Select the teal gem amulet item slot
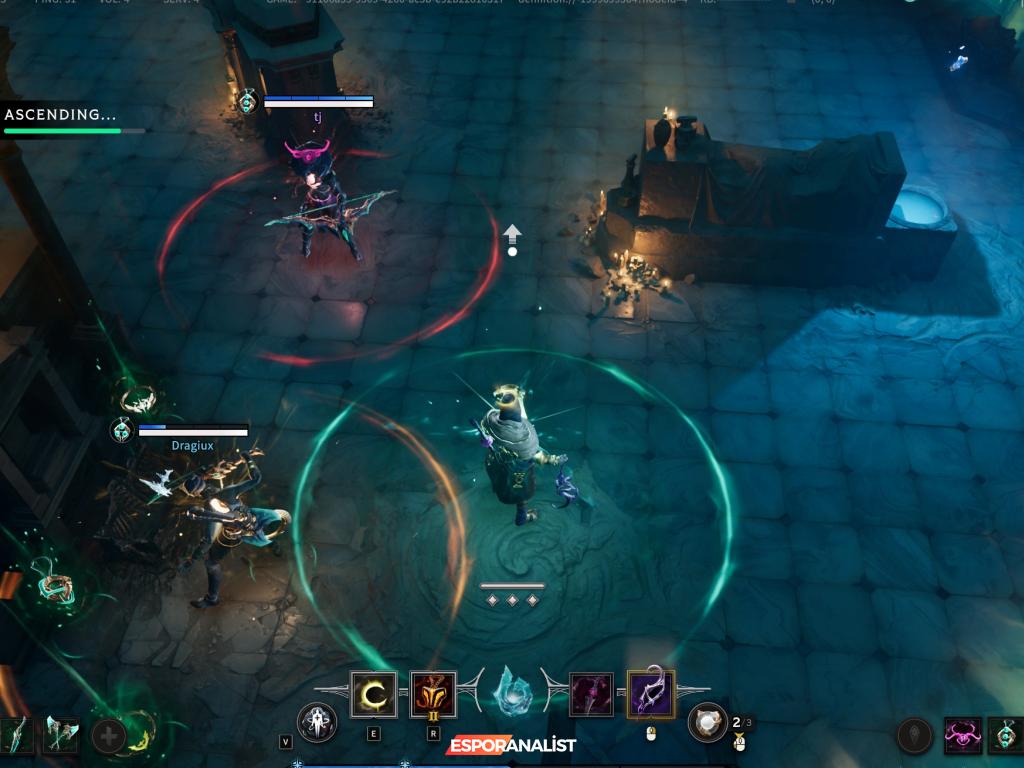This screenshot has width=1024, height=768. click(1006, 736)
